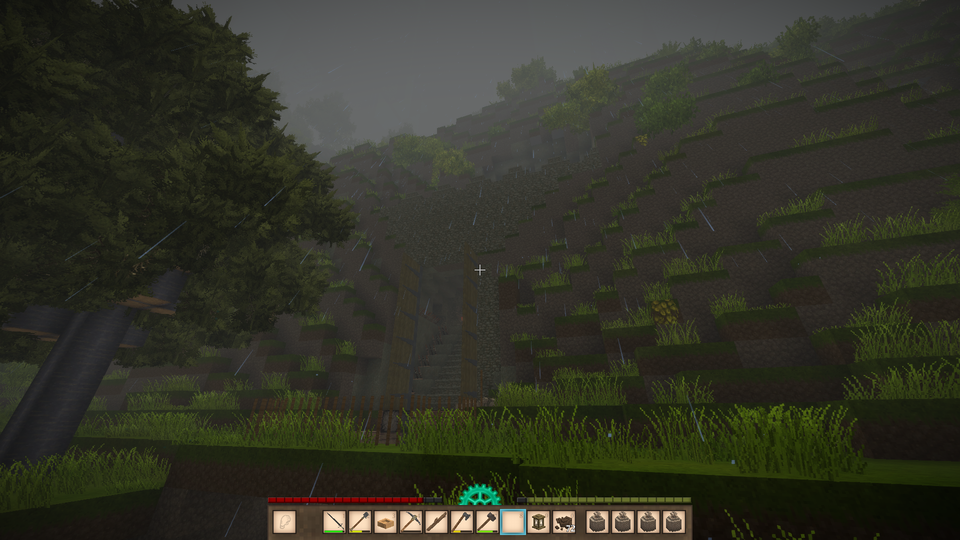Click the highlighted empty hotbar slot
Image resolution: width=960 pixels, height=540 pixels.
512,521
